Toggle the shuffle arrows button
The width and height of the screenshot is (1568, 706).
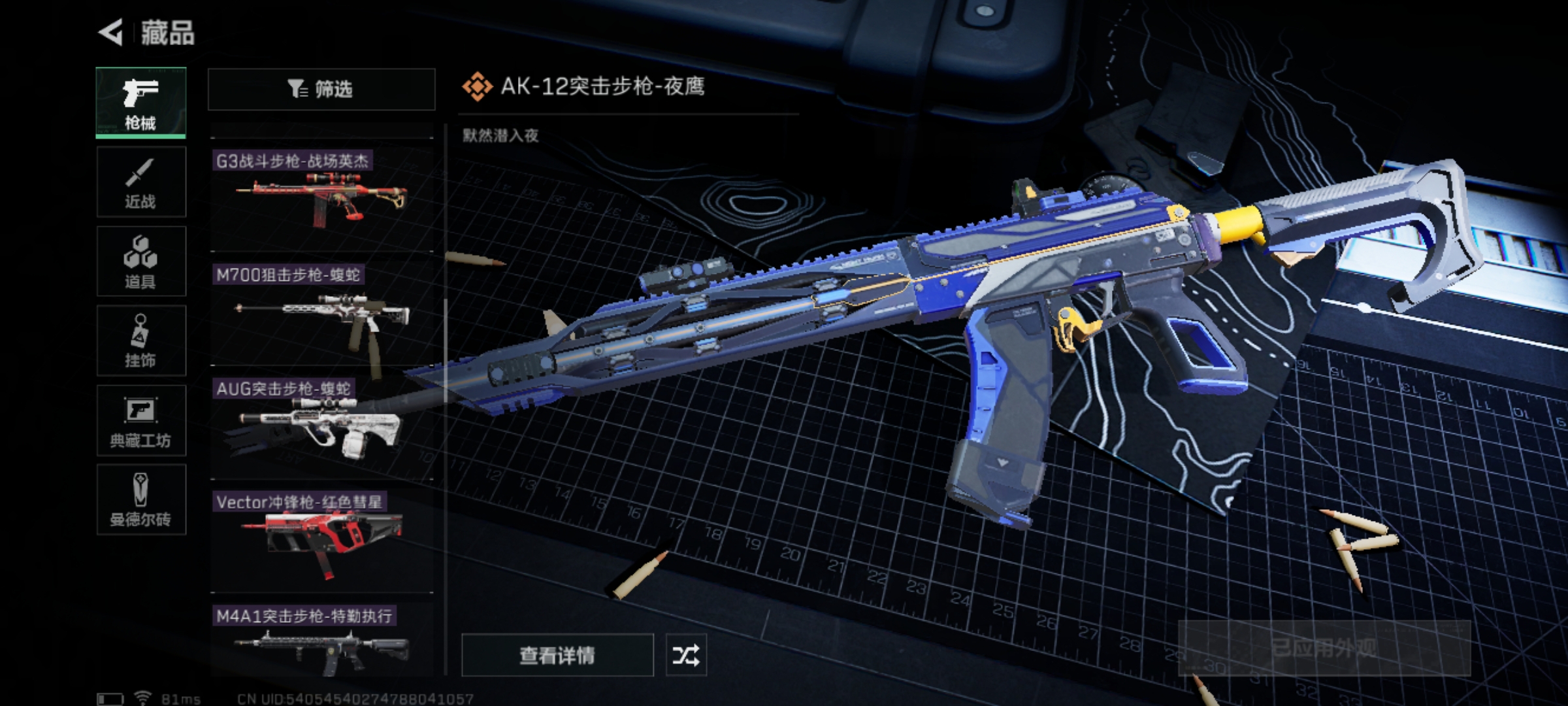(685, 654)
